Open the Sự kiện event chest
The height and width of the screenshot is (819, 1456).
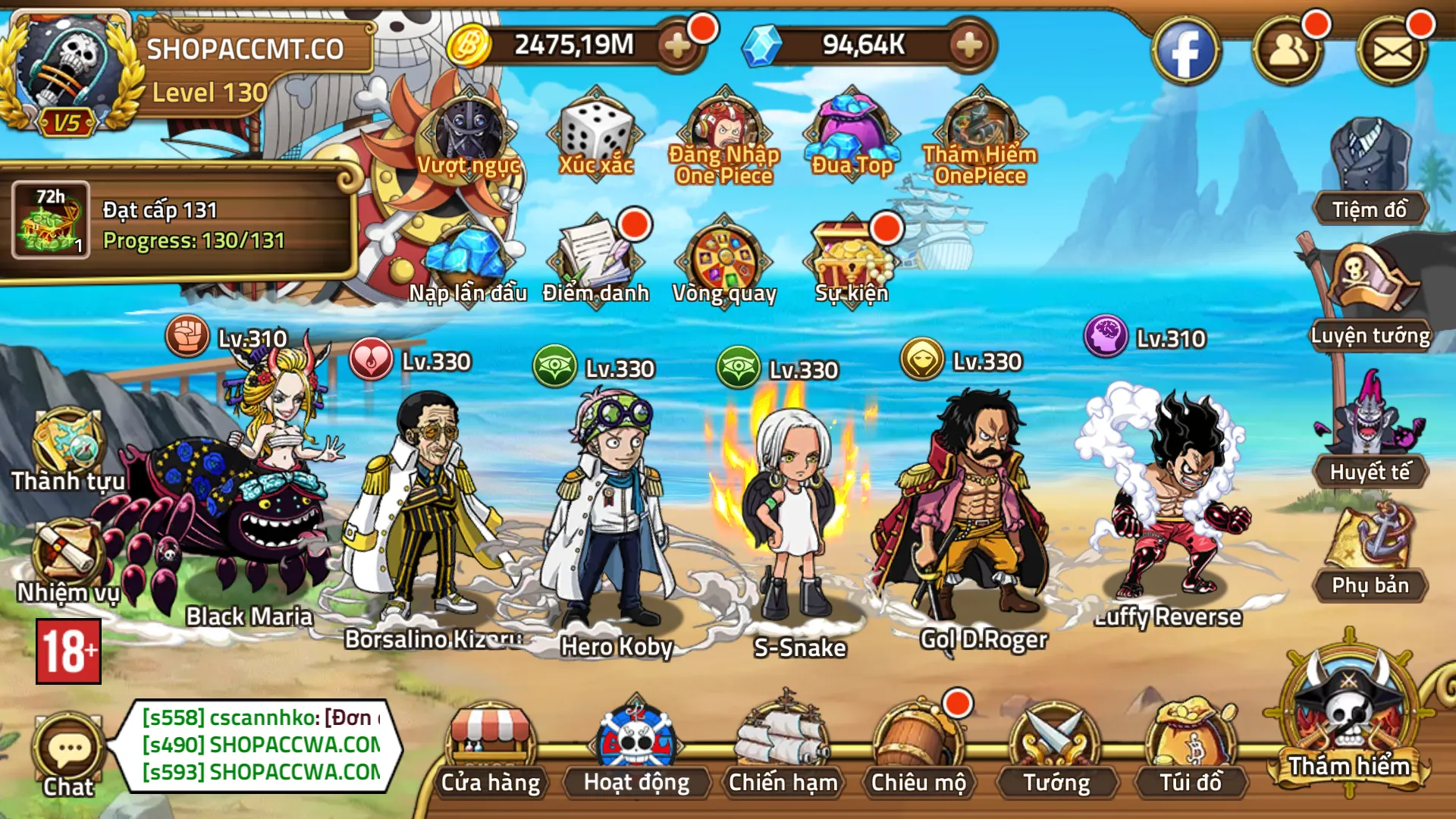pos(849,258)
